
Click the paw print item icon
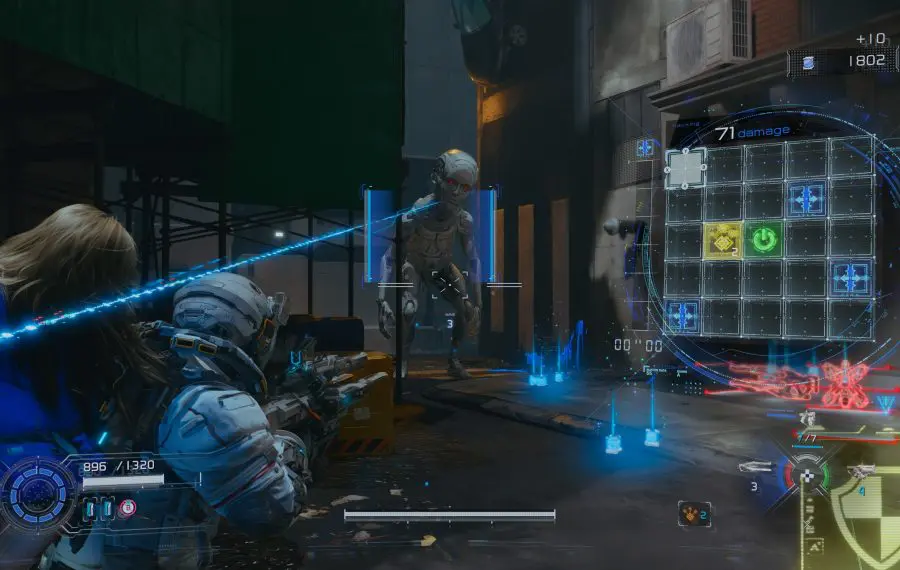coord(692,513)
